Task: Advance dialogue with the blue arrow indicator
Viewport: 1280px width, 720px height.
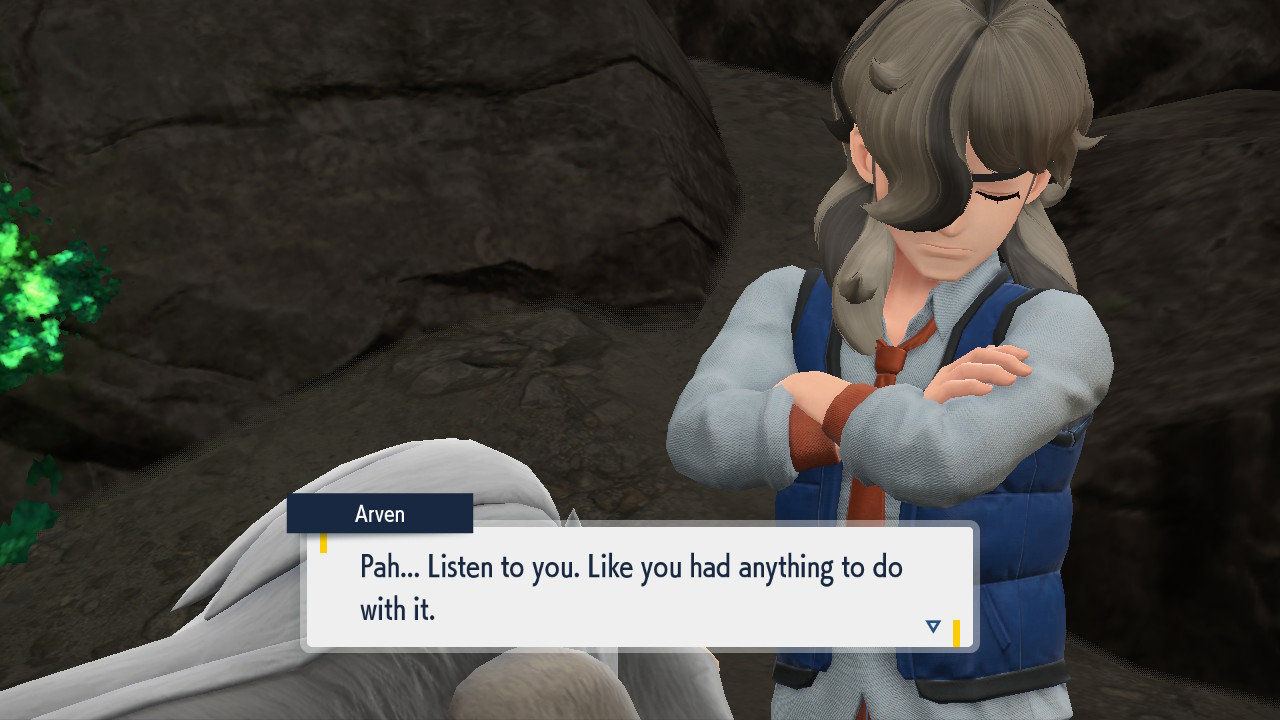Action: pyautogui.click(x=933, y=627)
